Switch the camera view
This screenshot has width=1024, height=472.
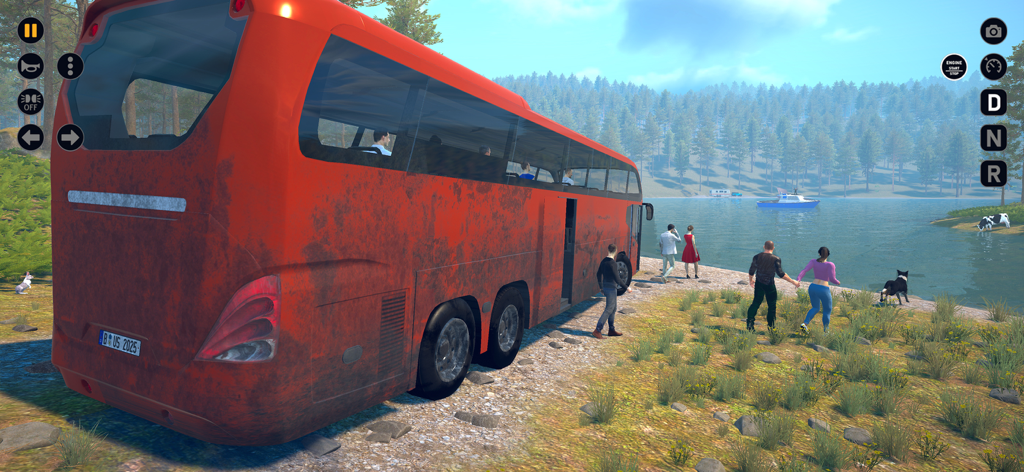(x=993, y=31)
